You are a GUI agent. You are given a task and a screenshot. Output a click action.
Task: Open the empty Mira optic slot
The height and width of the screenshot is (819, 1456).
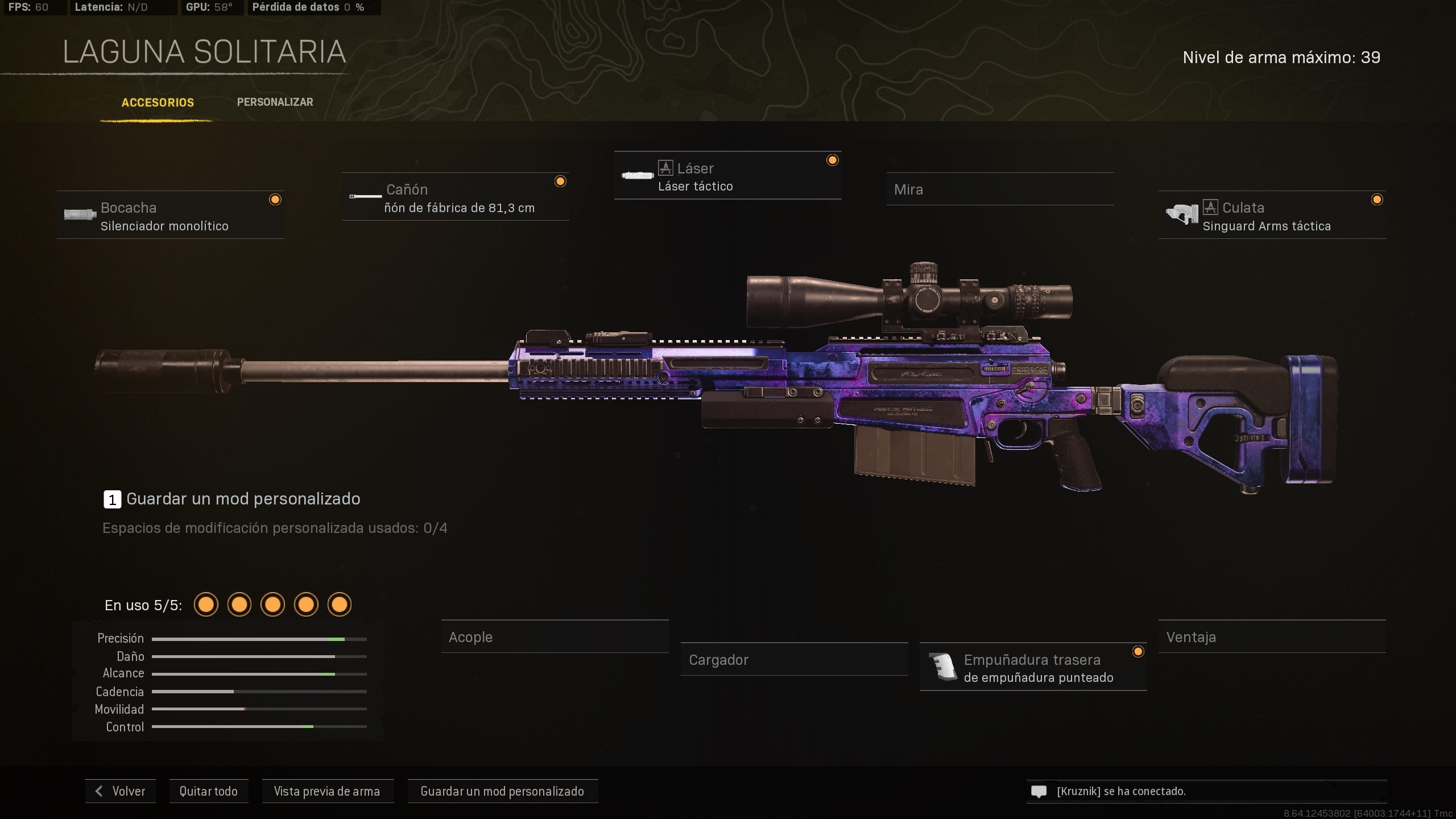1000,189
